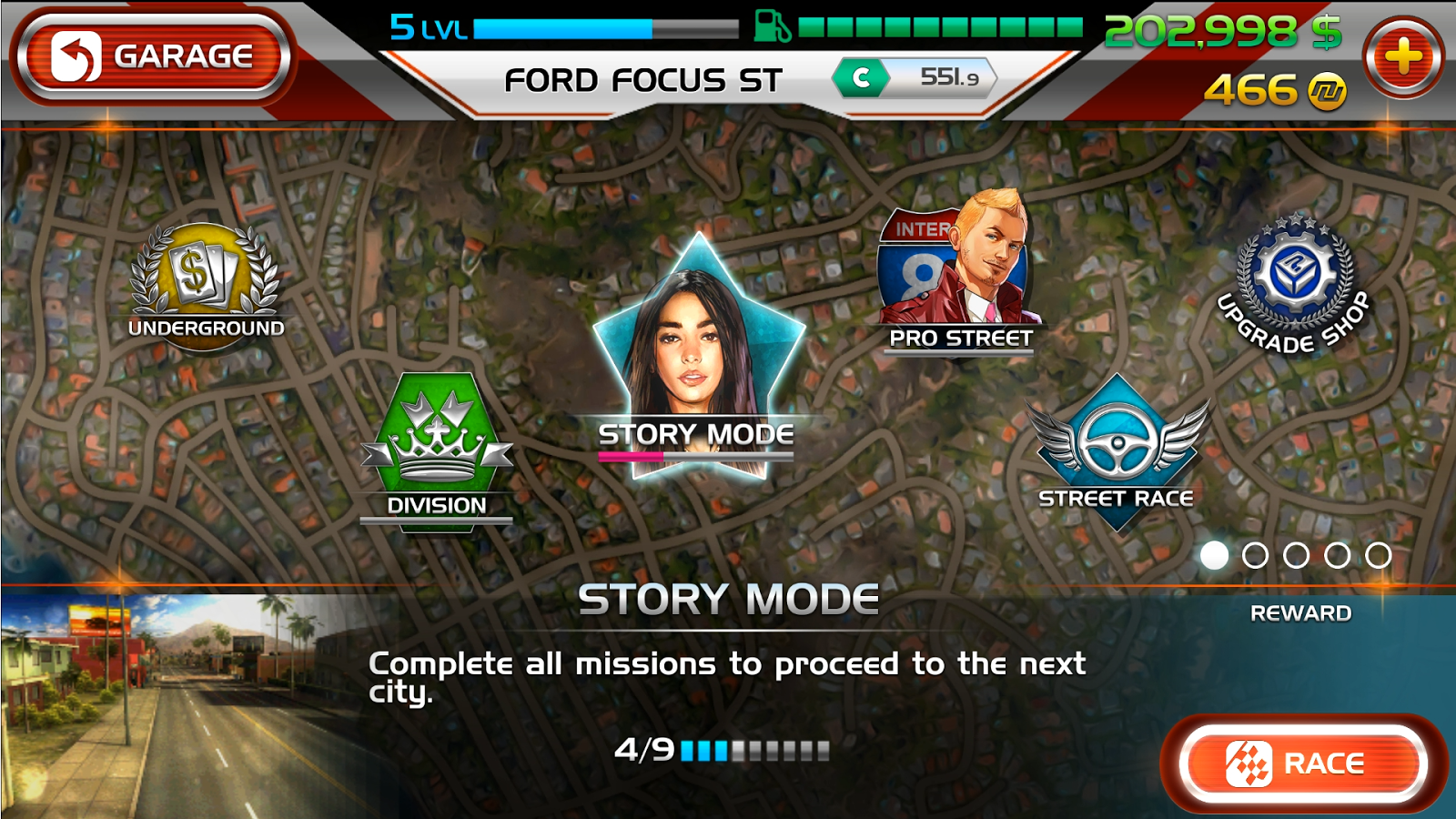1456x819 pixels.
Task: Open the Underground mode
Action: click(205, 282)
